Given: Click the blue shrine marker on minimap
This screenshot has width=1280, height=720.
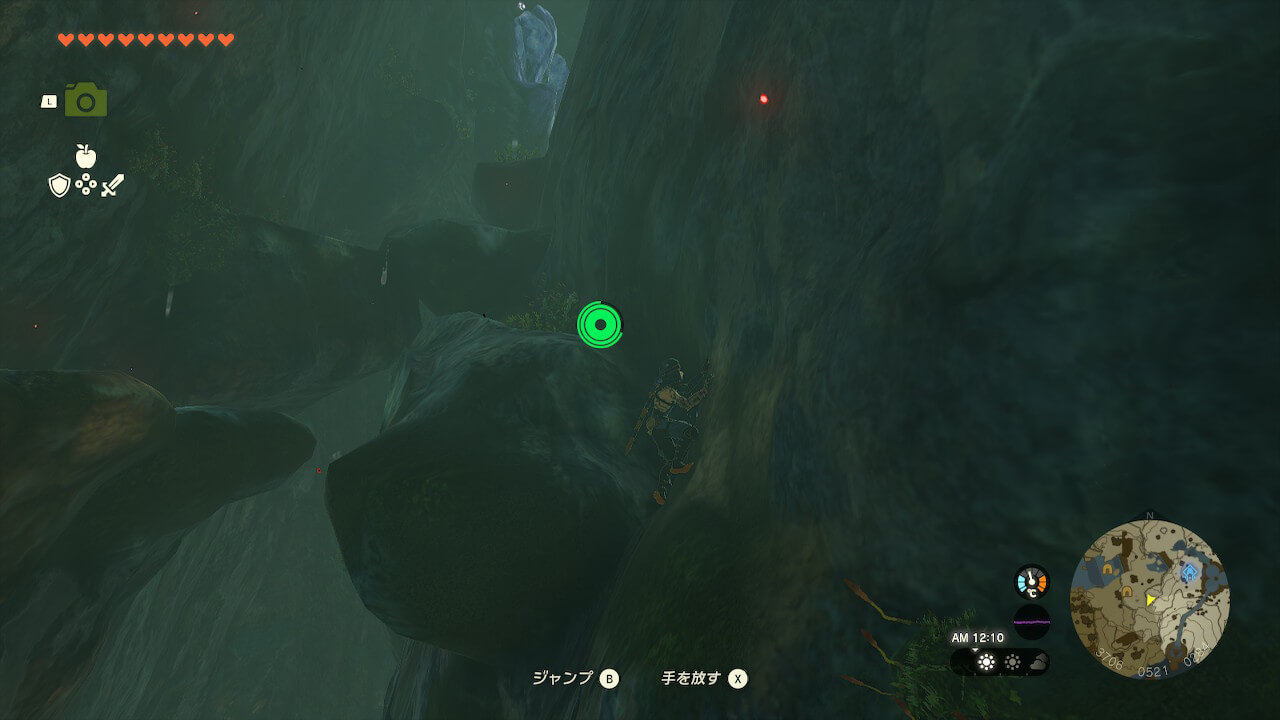Looking at the screenshot, I should (x=1189, y=573).
